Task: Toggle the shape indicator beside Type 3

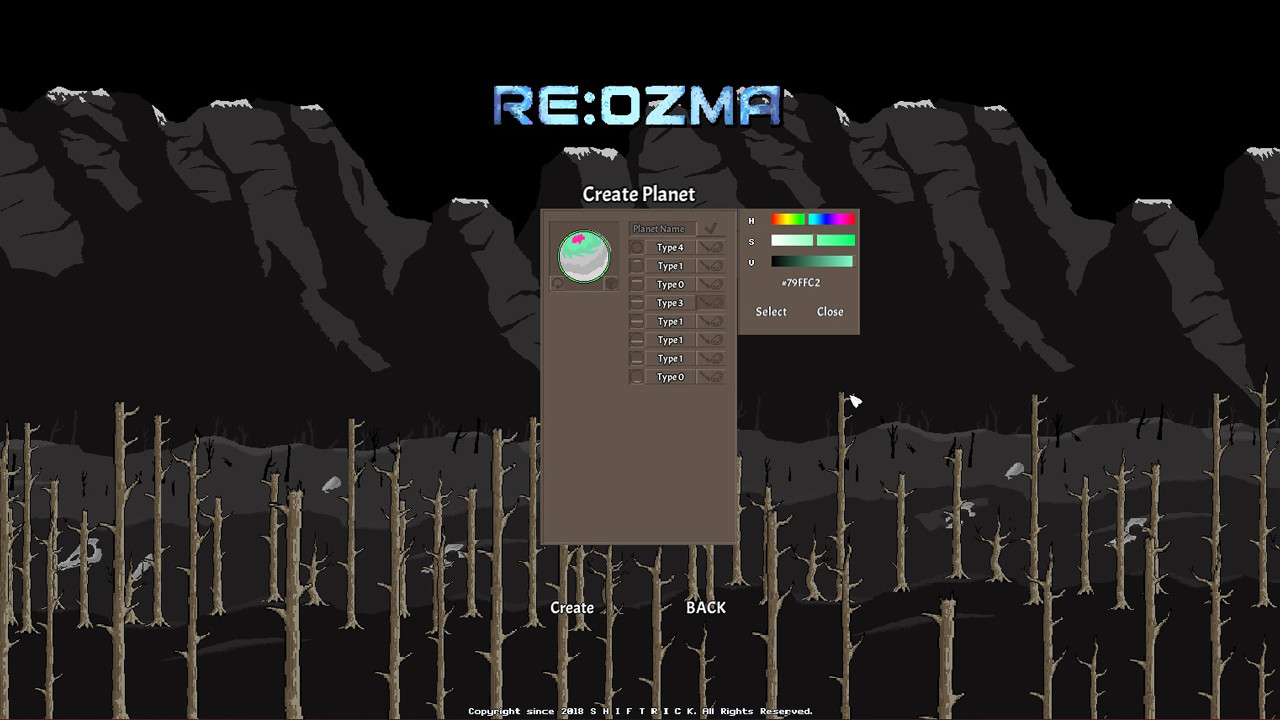Action: click(637, 302)
